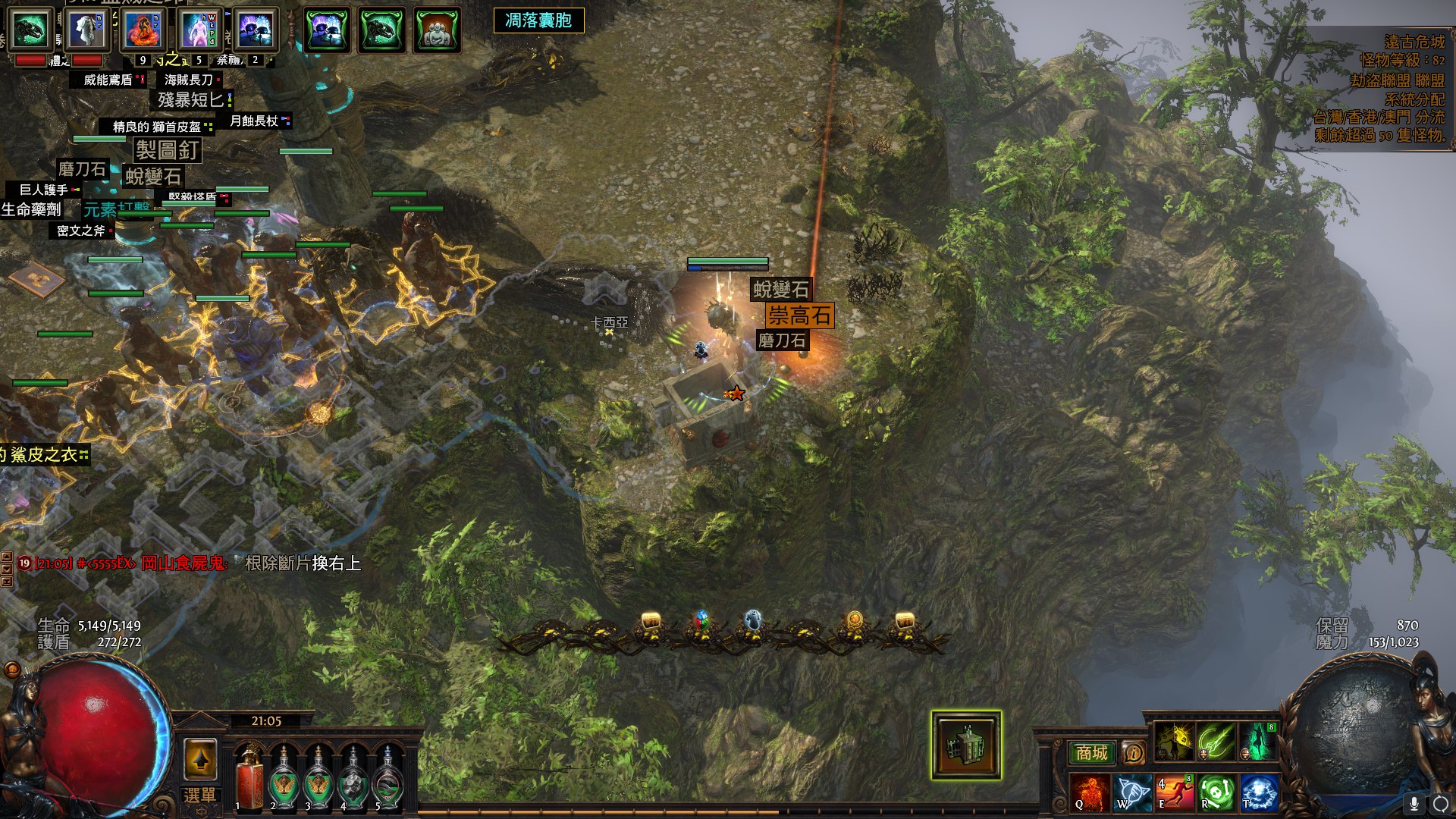Viewport: 1456px width, 819px height.
Task: Open the 商城 shop button
Action: click(x=1091, y=752)
